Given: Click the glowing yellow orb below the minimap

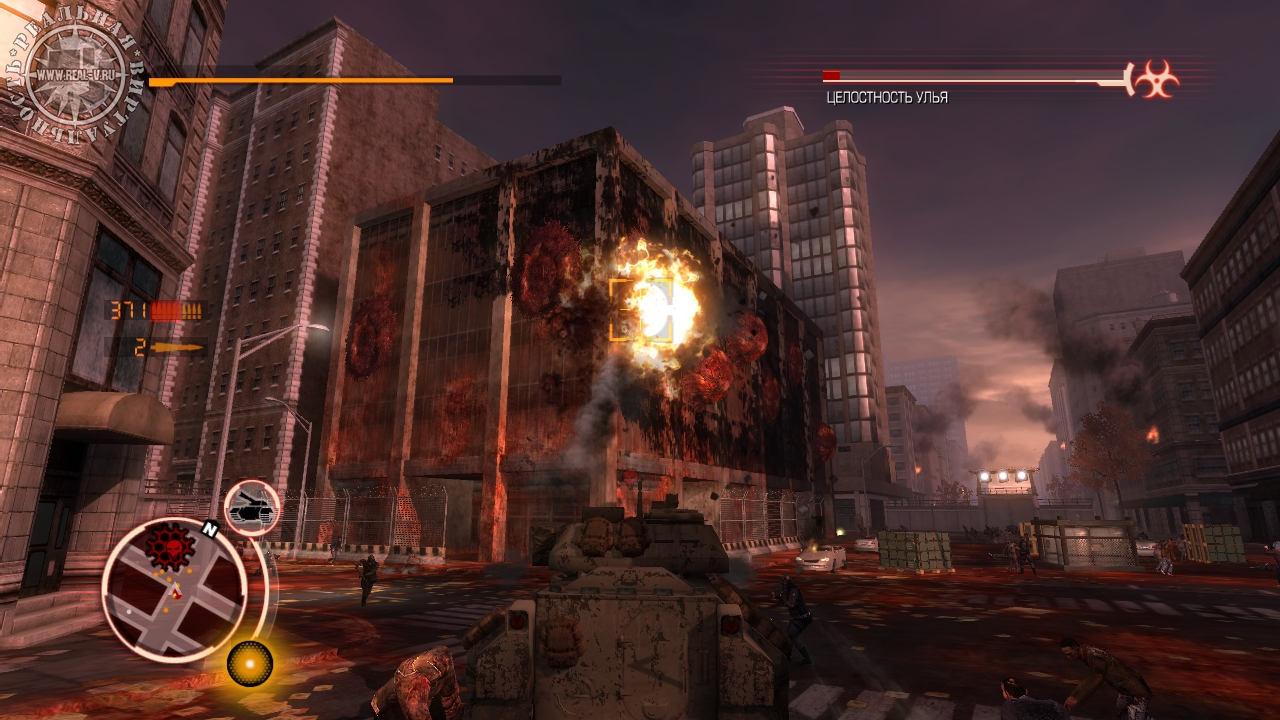Looking at the screenshot, I should click(249, 662).
